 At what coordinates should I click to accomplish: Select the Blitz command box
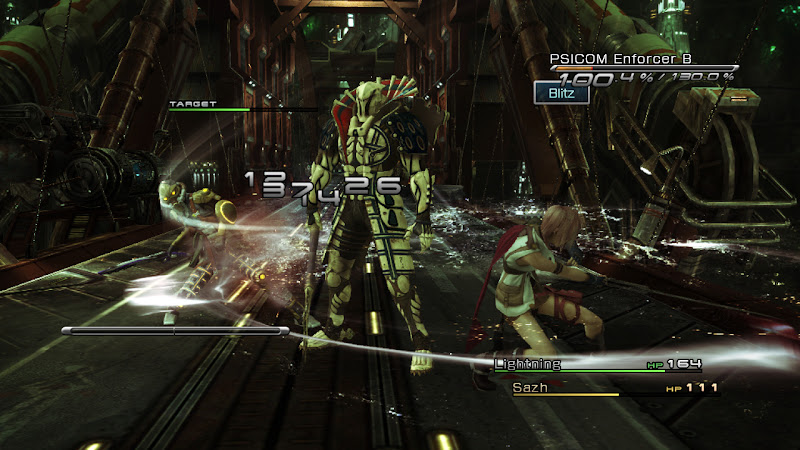click(560, 93)
